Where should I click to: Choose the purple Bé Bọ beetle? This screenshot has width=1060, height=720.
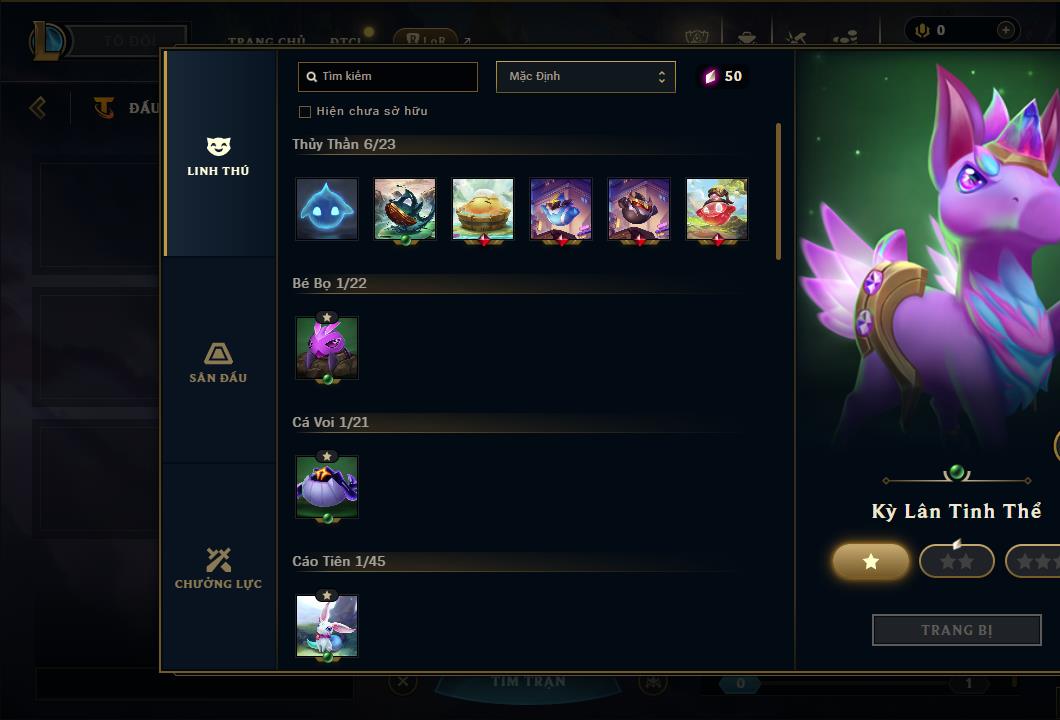pyautogui.click(x=327, y=348)
